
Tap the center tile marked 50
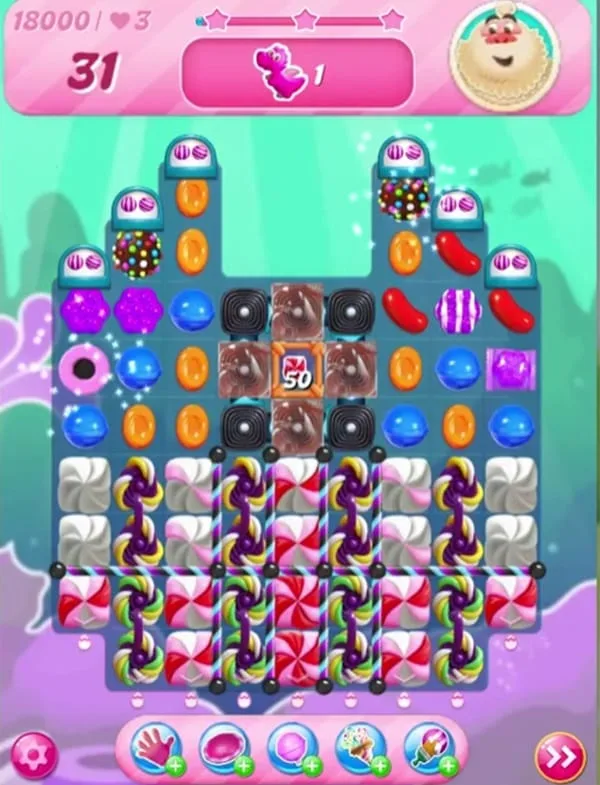point(298,368)
